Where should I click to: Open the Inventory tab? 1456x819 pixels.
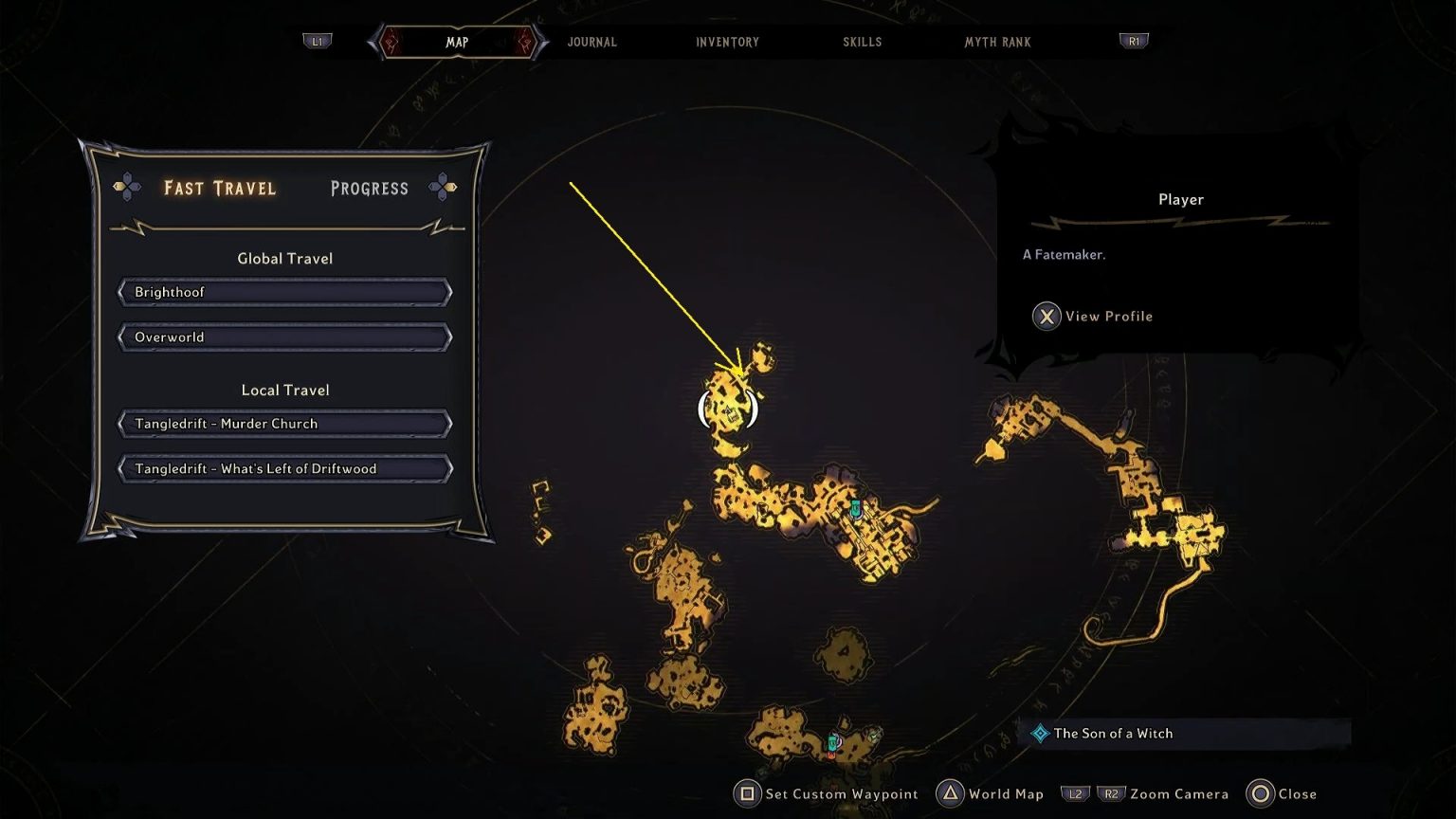click(727, 42)
